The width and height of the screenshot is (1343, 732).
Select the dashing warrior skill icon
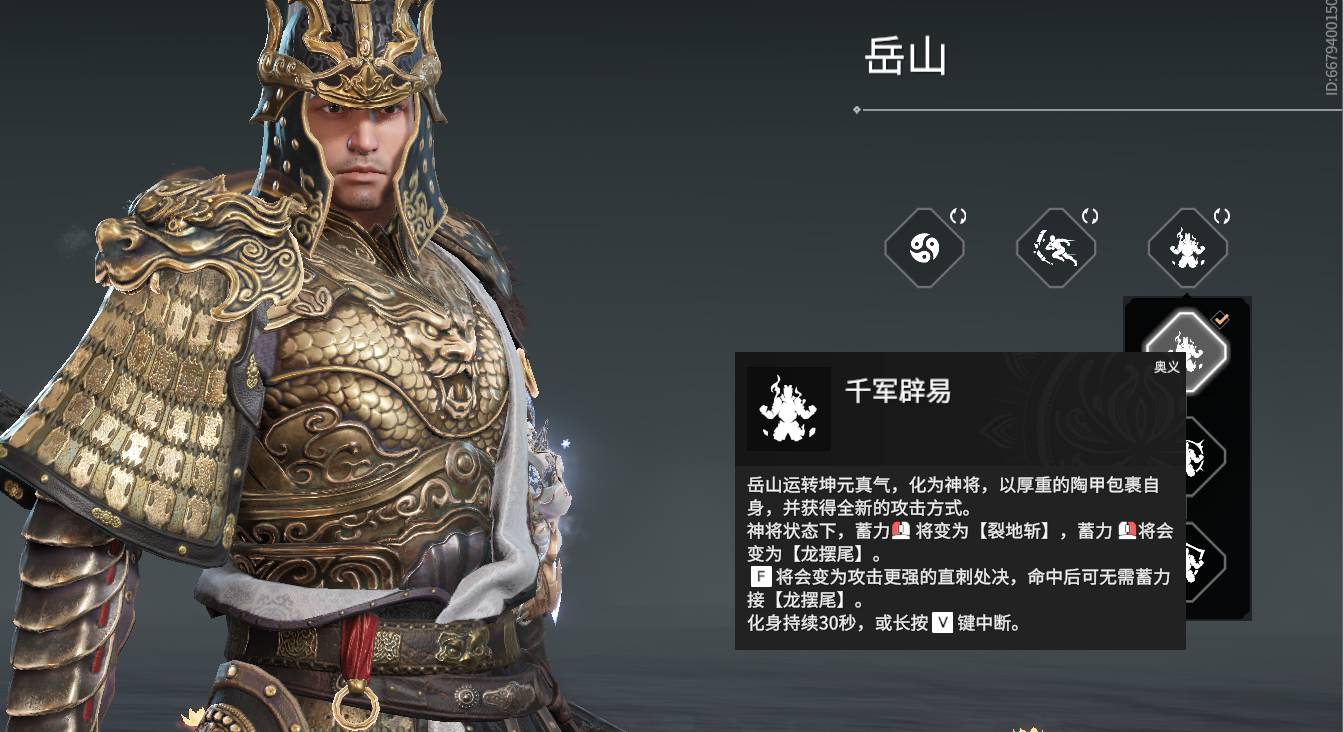(x=1056, y=247)
